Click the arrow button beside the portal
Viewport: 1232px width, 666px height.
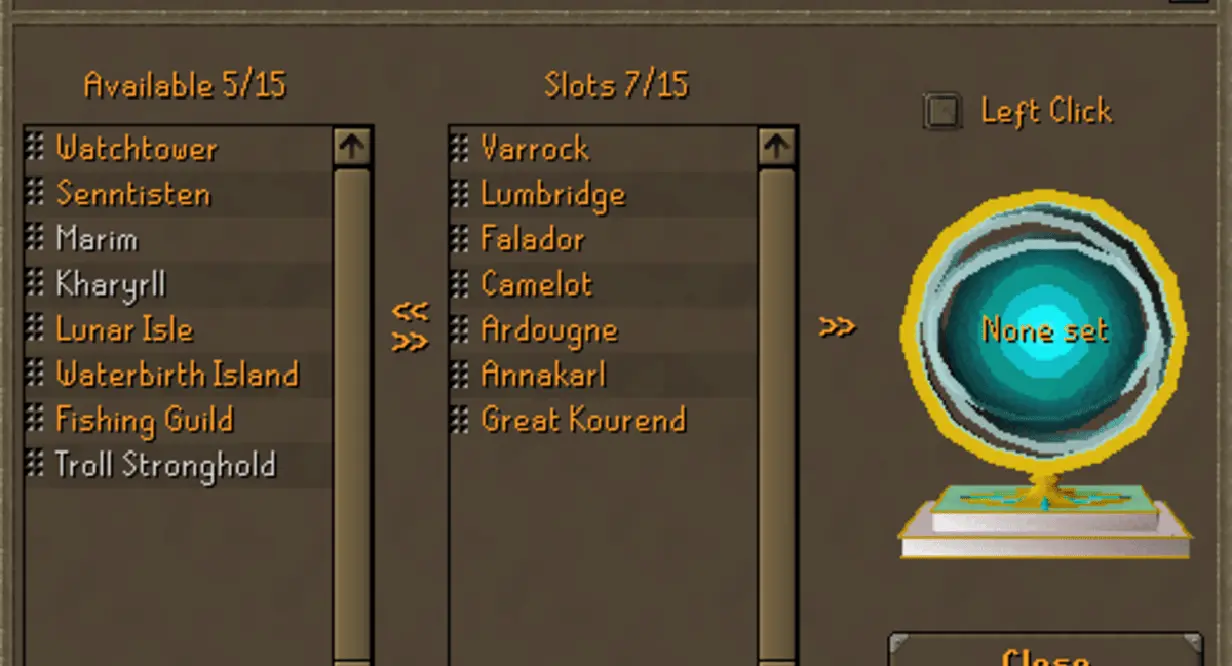836,327
